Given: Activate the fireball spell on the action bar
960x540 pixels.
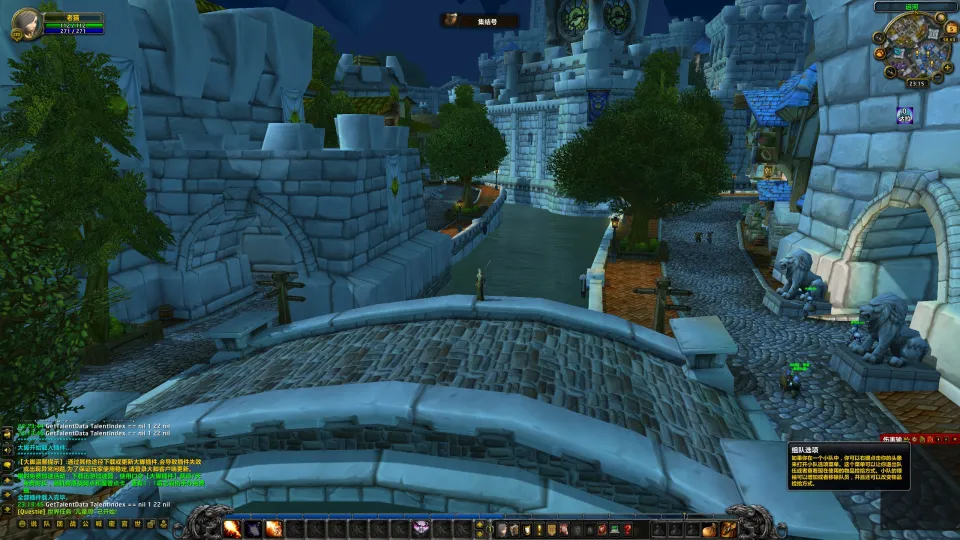Looking at the screenshot, I should pos(232,528).
